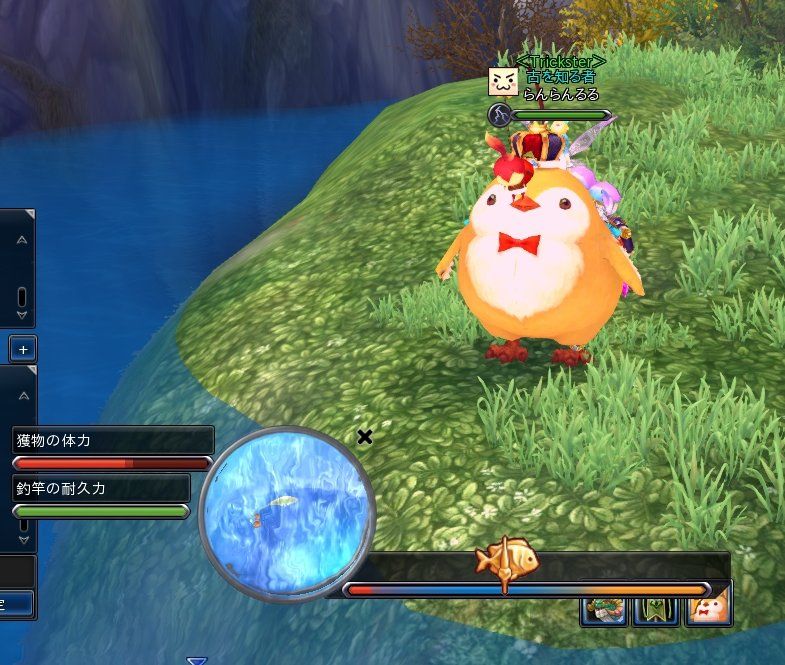Click the upper chat panel's scroll-up arrow
Viewport: 785px width, 665px height.
pyautogui.click(x=22, y=239)
